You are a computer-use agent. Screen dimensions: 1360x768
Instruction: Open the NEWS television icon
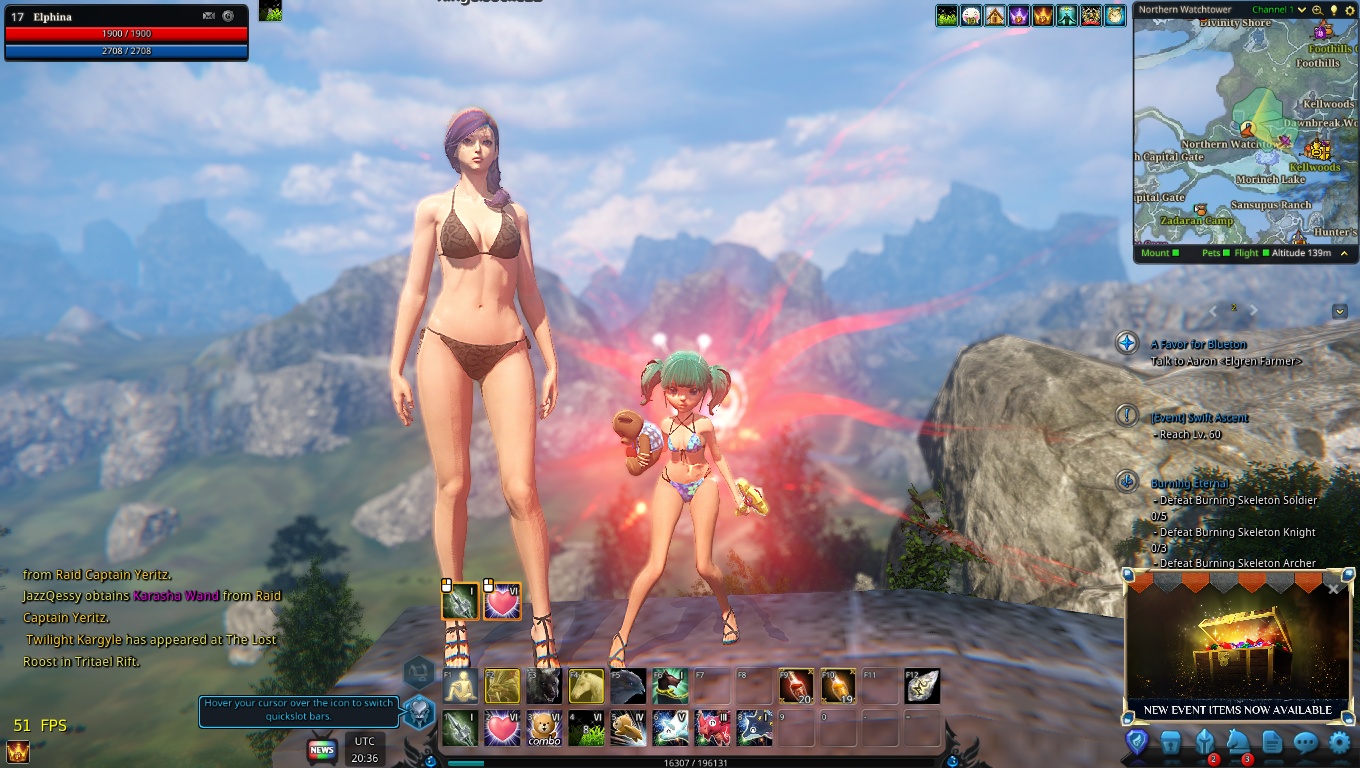322,749
